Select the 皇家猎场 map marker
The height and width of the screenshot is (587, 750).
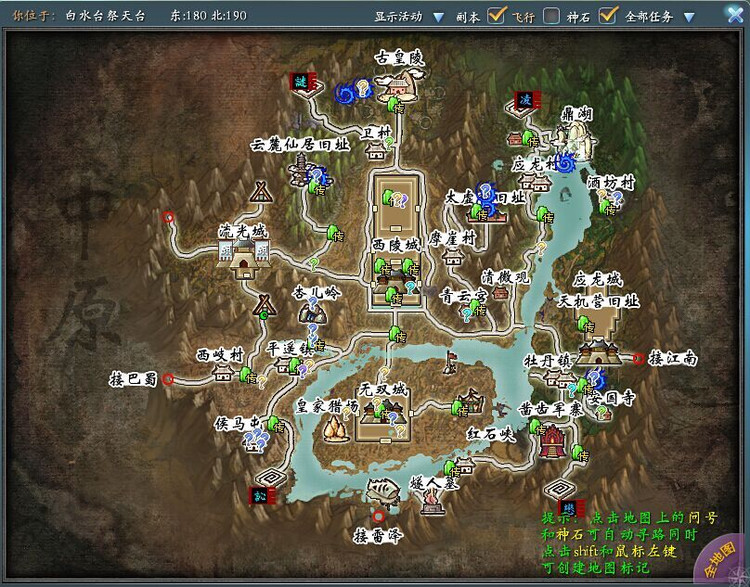(334, 427)
